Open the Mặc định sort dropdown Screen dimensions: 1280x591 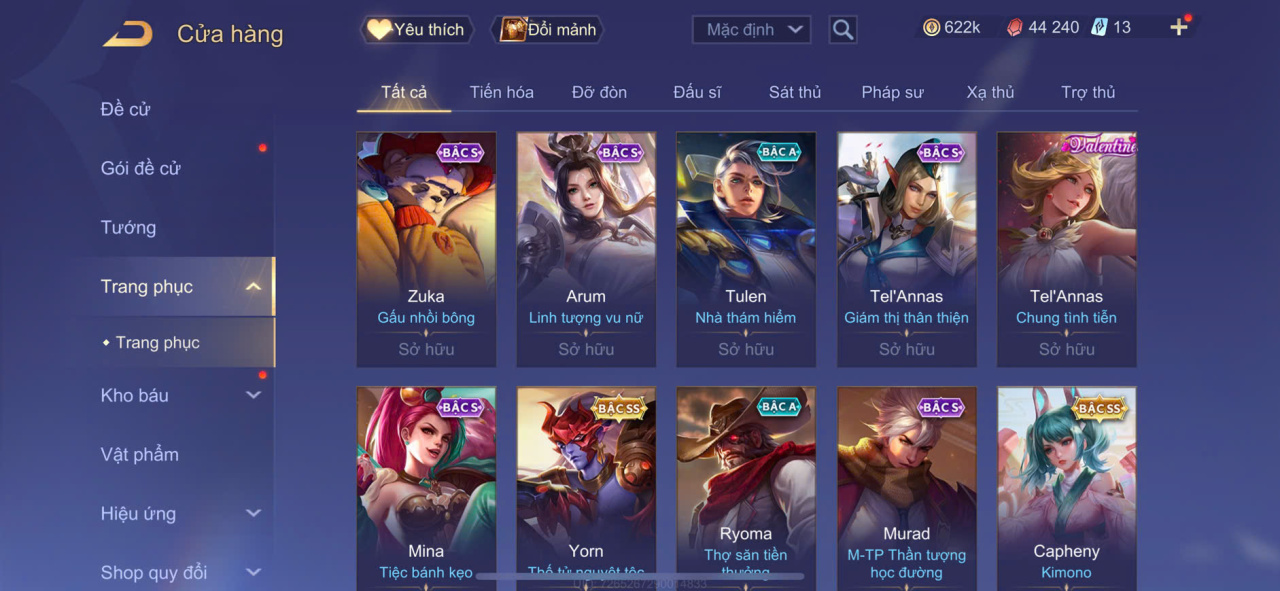751,30
